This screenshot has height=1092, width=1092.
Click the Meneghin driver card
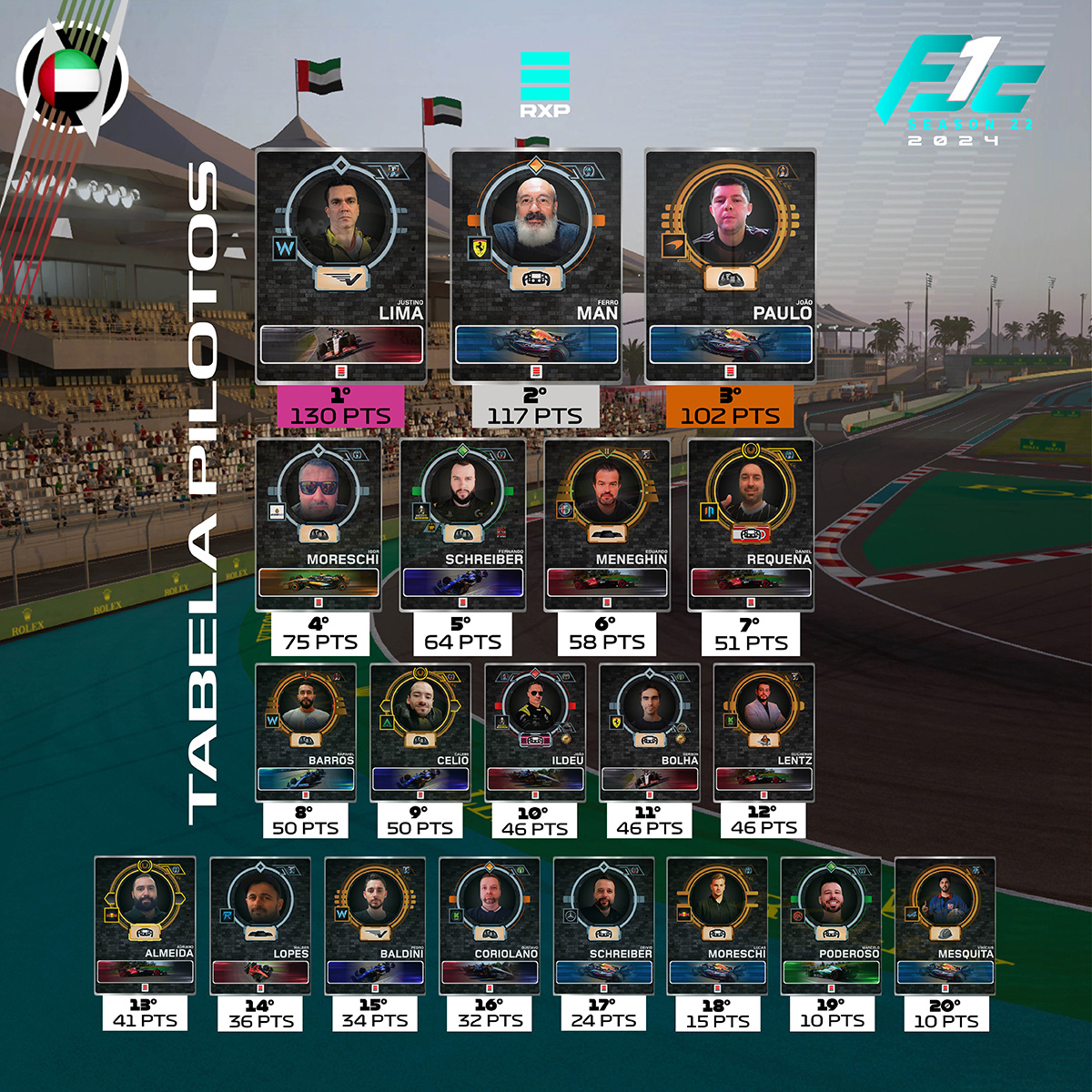pos(607,524)
